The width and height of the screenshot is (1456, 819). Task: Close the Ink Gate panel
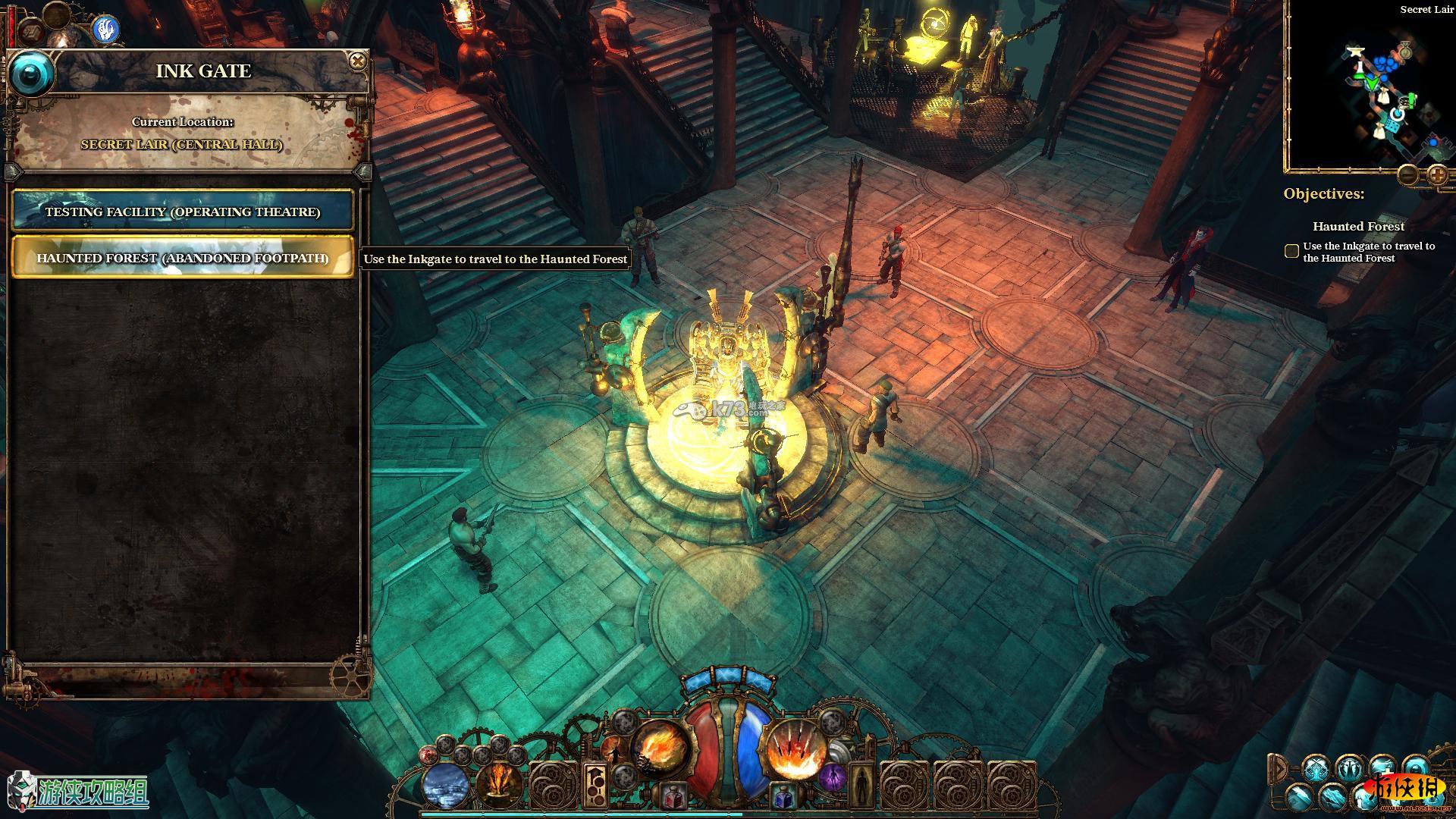[x=357, y=61]
